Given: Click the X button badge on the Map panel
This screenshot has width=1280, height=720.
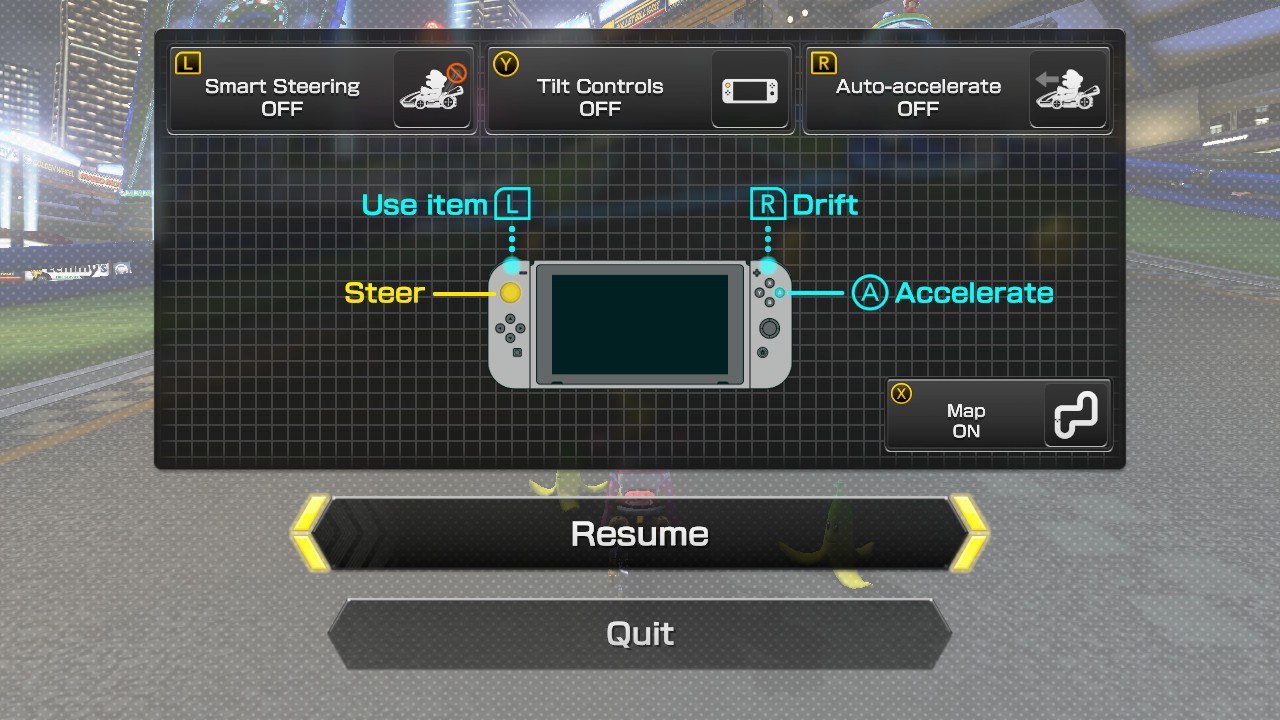Looking at the screenshot, I should (x=899, y=395).
